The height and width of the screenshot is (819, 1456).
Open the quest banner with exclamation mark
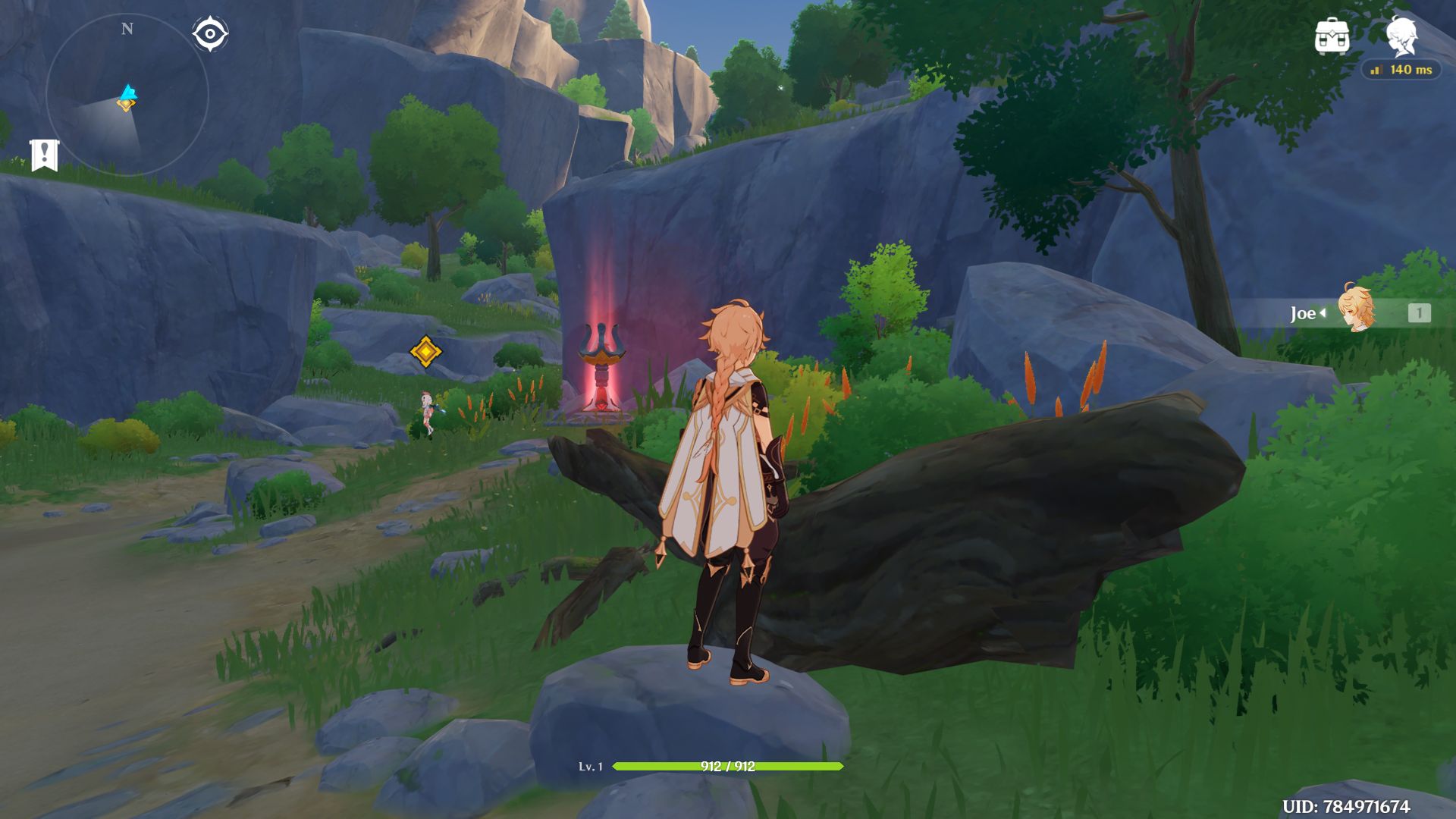click(x=44, y=155)
